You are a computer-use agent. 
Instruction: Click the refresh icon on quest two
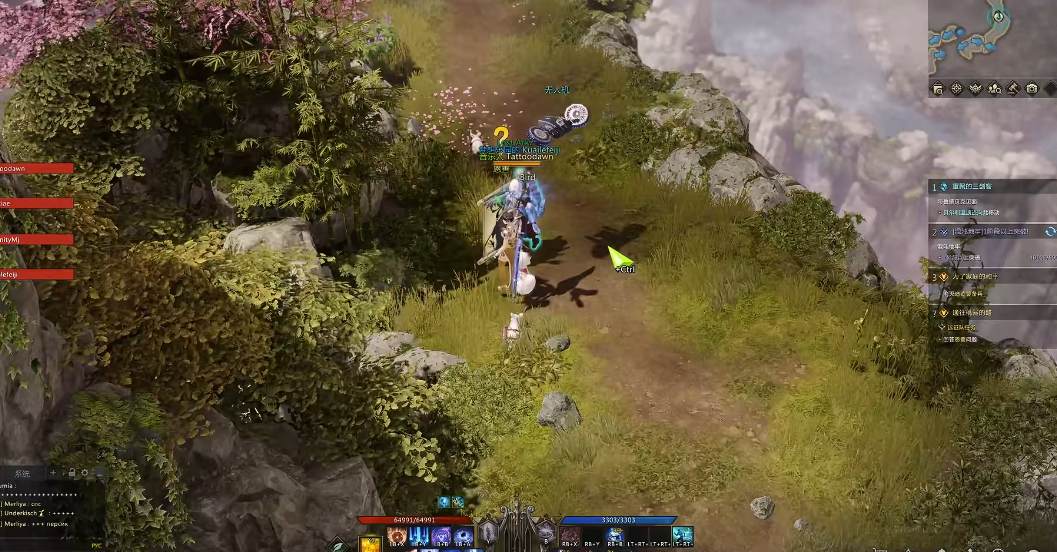1050,231
